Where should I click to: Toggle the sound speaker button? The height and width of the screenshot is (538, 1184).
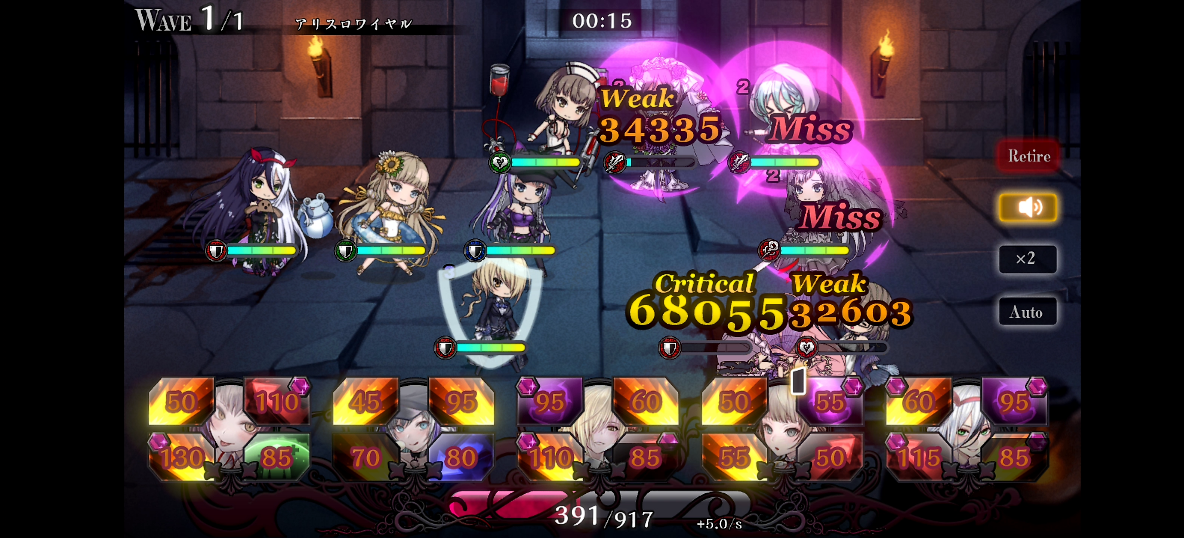(1028, 207)
